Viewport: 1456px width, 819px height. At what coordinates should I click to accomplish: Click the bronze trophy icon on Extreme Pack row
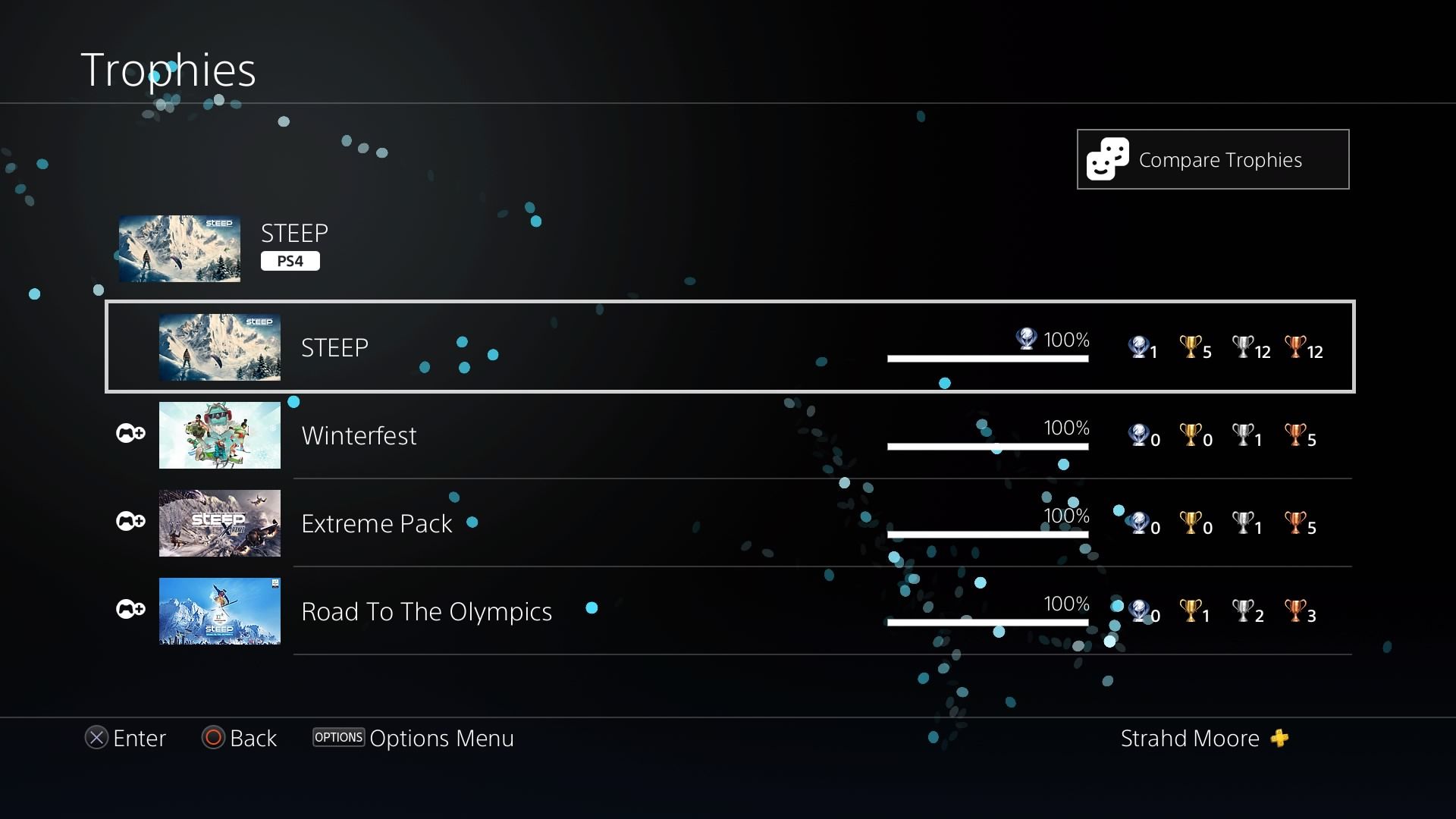click(x=1294, y=523)
